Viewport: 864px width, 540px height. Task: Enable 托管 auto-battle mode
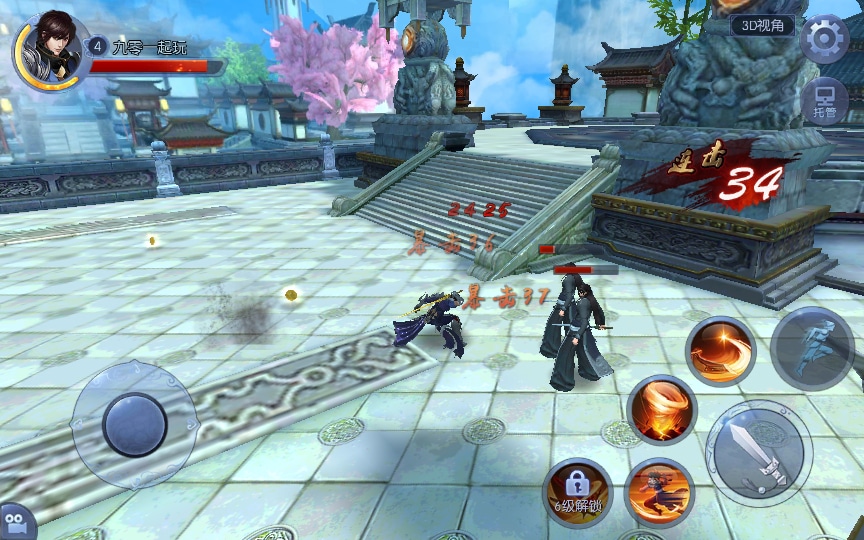click(x=824, y=102)
